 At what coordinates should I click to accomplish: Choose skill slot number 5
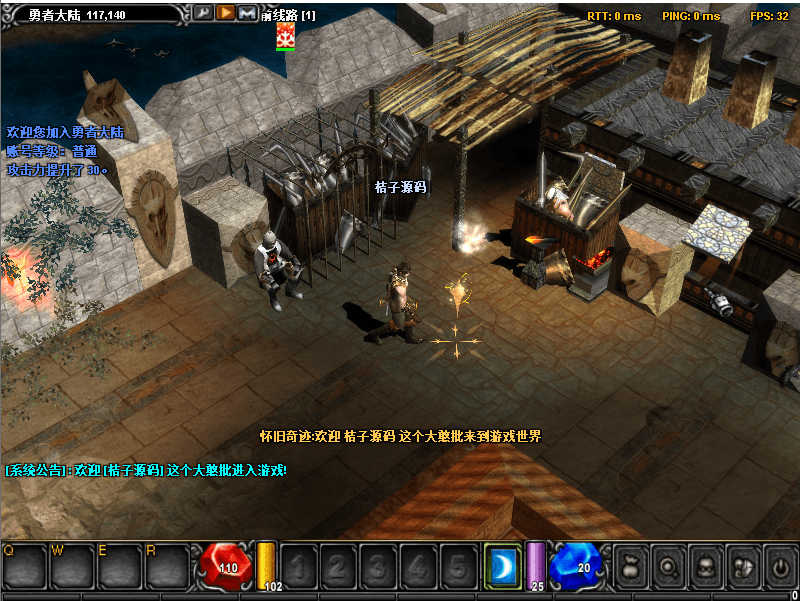coord(458,567)
